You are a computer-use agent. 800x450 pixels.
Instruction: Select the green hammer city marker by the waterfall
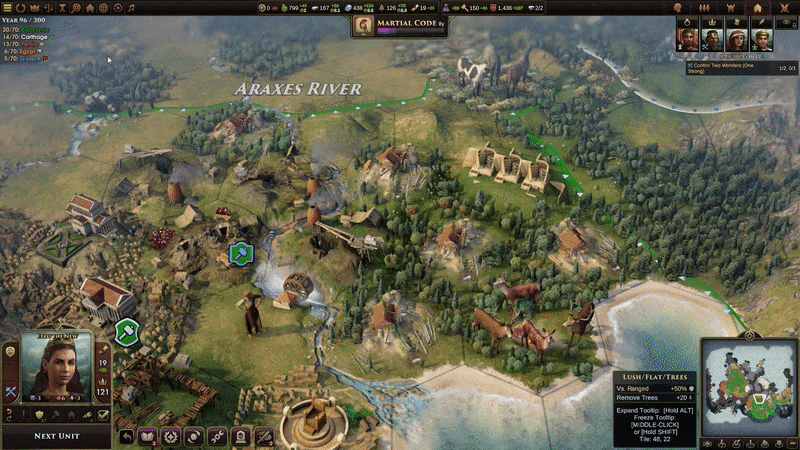coord(240,254)
